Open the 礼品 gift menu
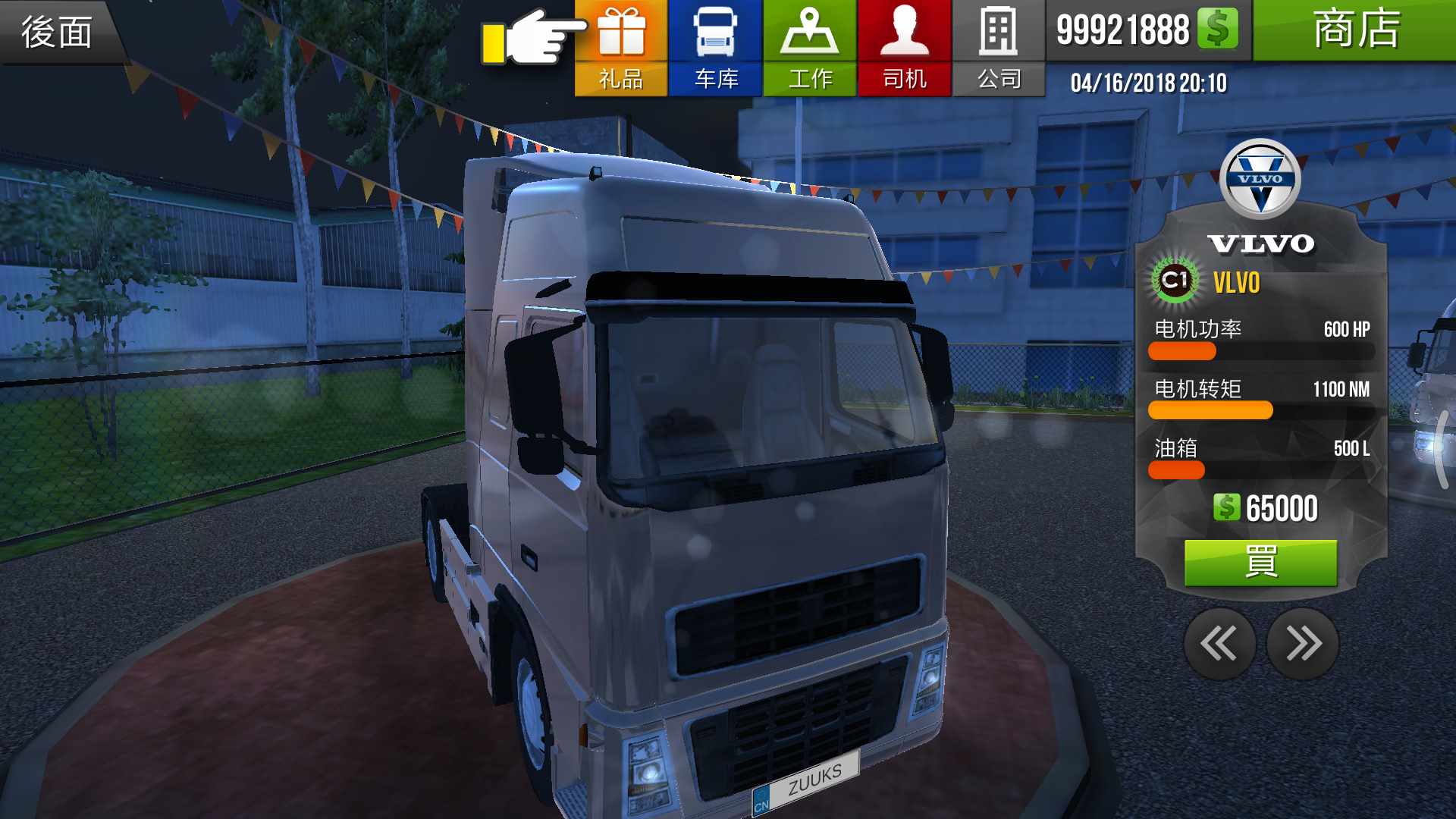The image size is (1456, 819). pyautogui.click(x=621, y=49)
